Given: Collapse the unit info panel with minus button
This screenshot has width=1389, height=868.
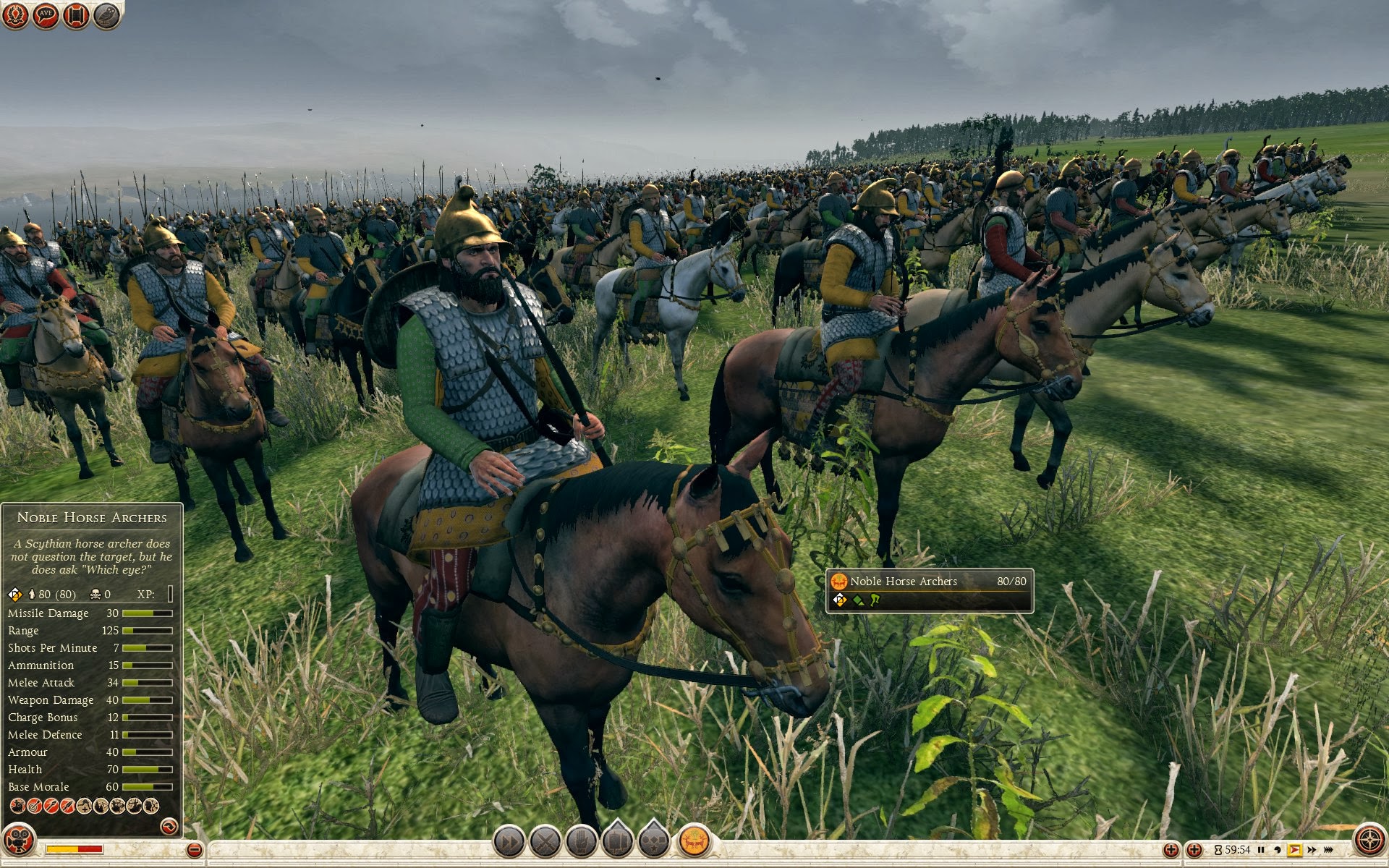Looking at the screenshot, I should pos(194,850).
